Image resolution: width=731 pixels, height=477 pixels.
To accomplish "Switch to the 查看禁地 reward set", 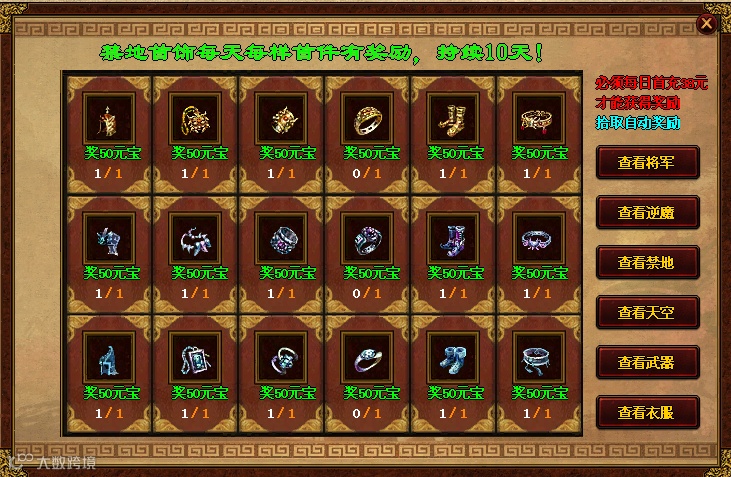I will 647,262.
